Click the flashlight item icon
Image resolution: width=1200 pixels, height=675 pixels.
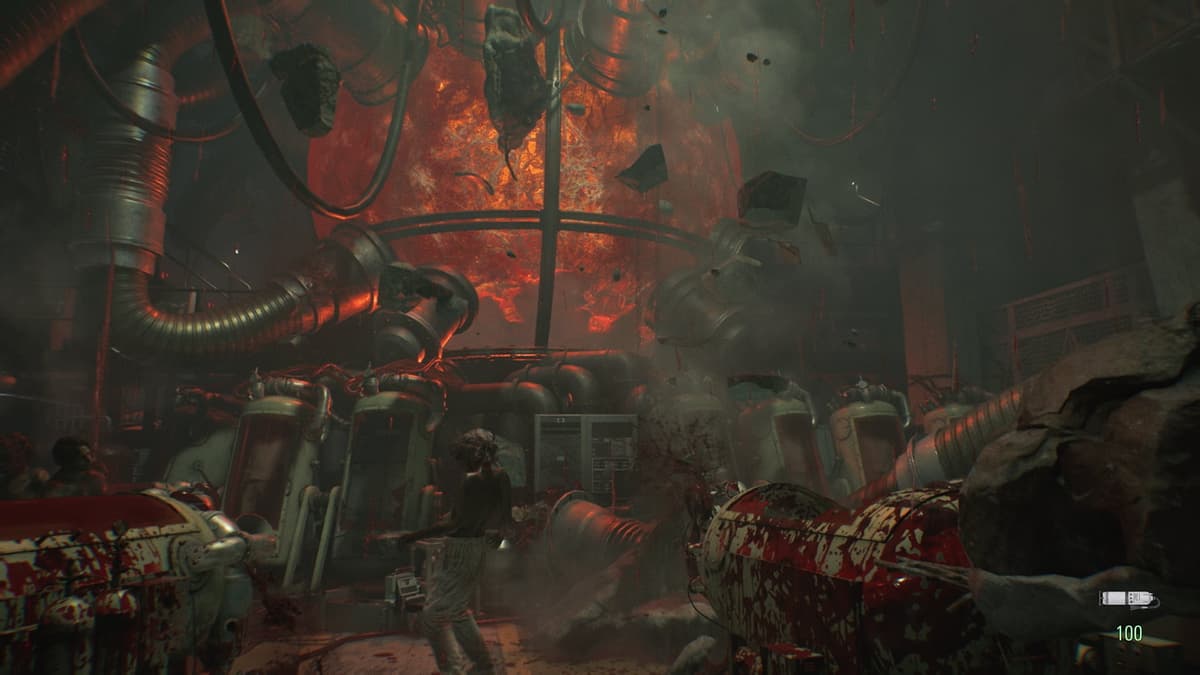click(x=1127, y=599)
